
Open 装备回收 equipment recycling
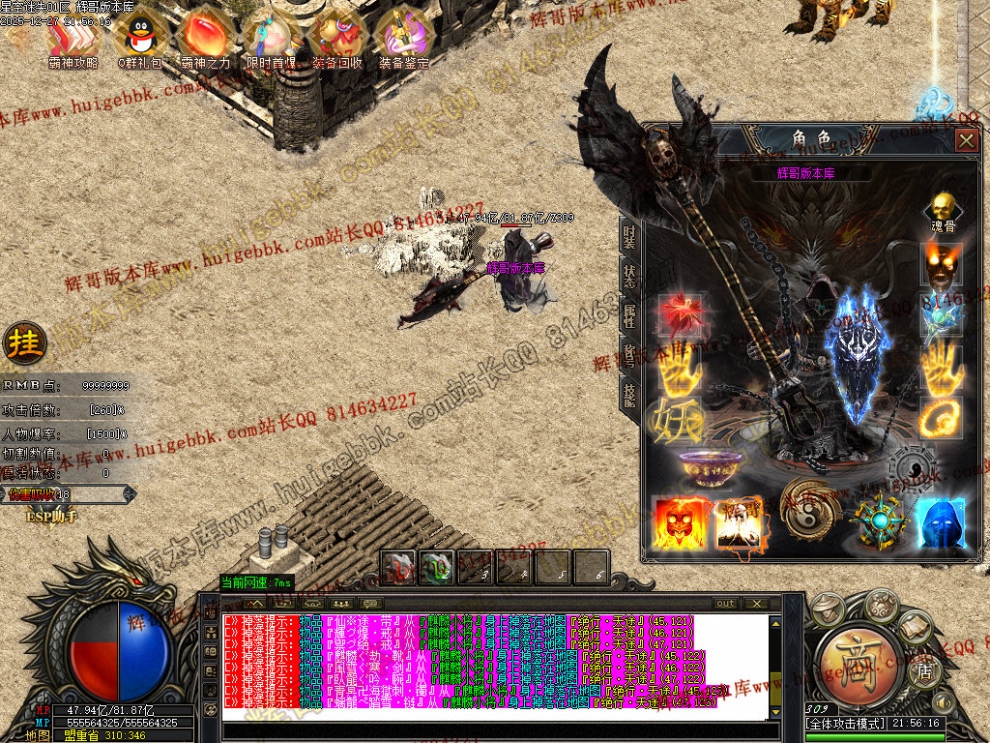click(x=337, y=35)
